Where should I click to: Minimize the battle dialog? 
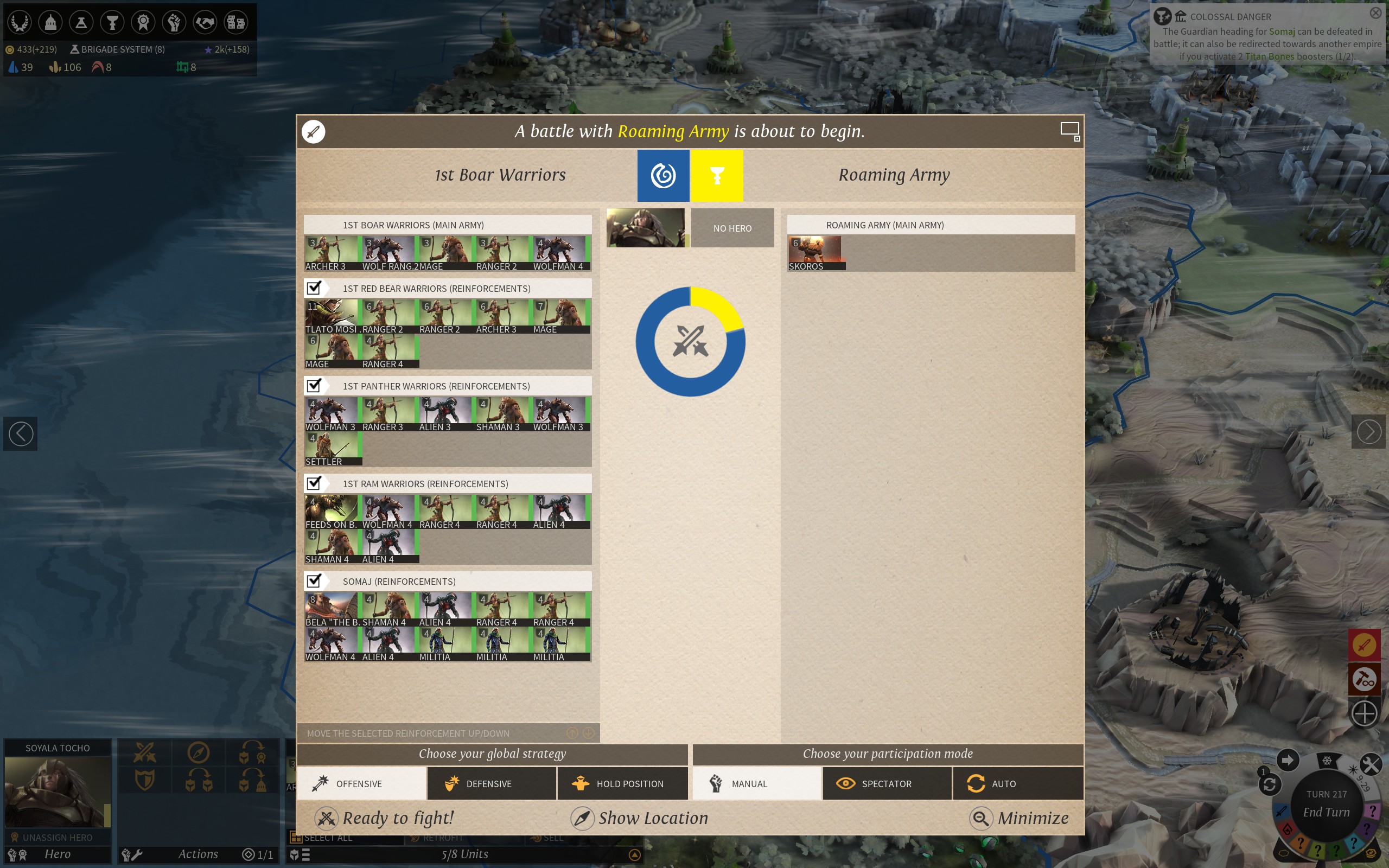coord(1020,818)
